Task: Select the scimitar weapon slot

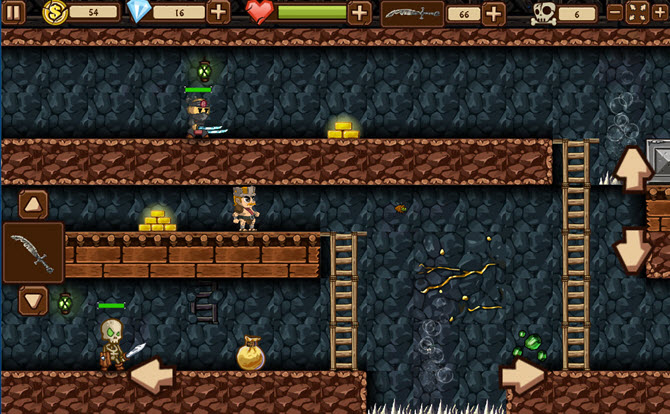Action: [x=33, y=252]
